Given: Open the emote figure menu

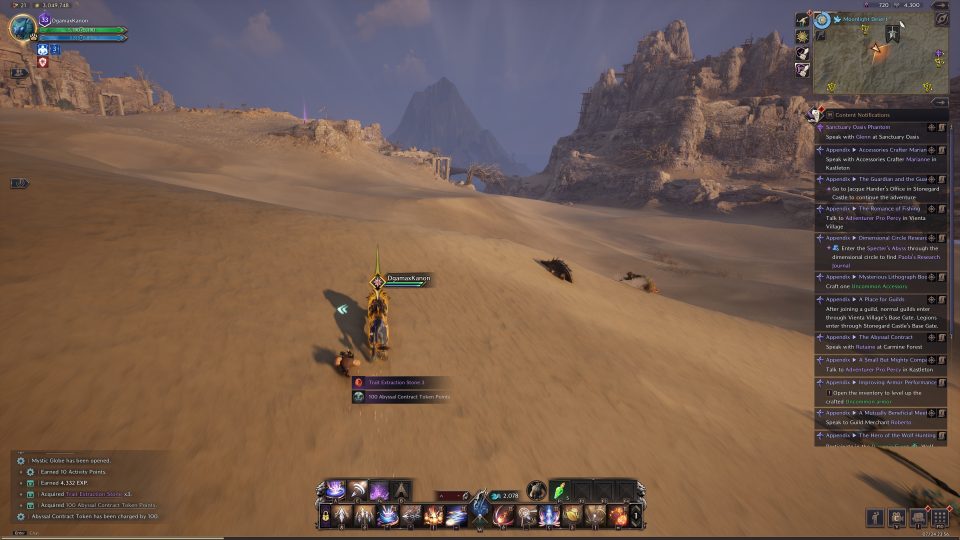Looking at the screenshot, I should pyautogui.click(x=874, y=518).
